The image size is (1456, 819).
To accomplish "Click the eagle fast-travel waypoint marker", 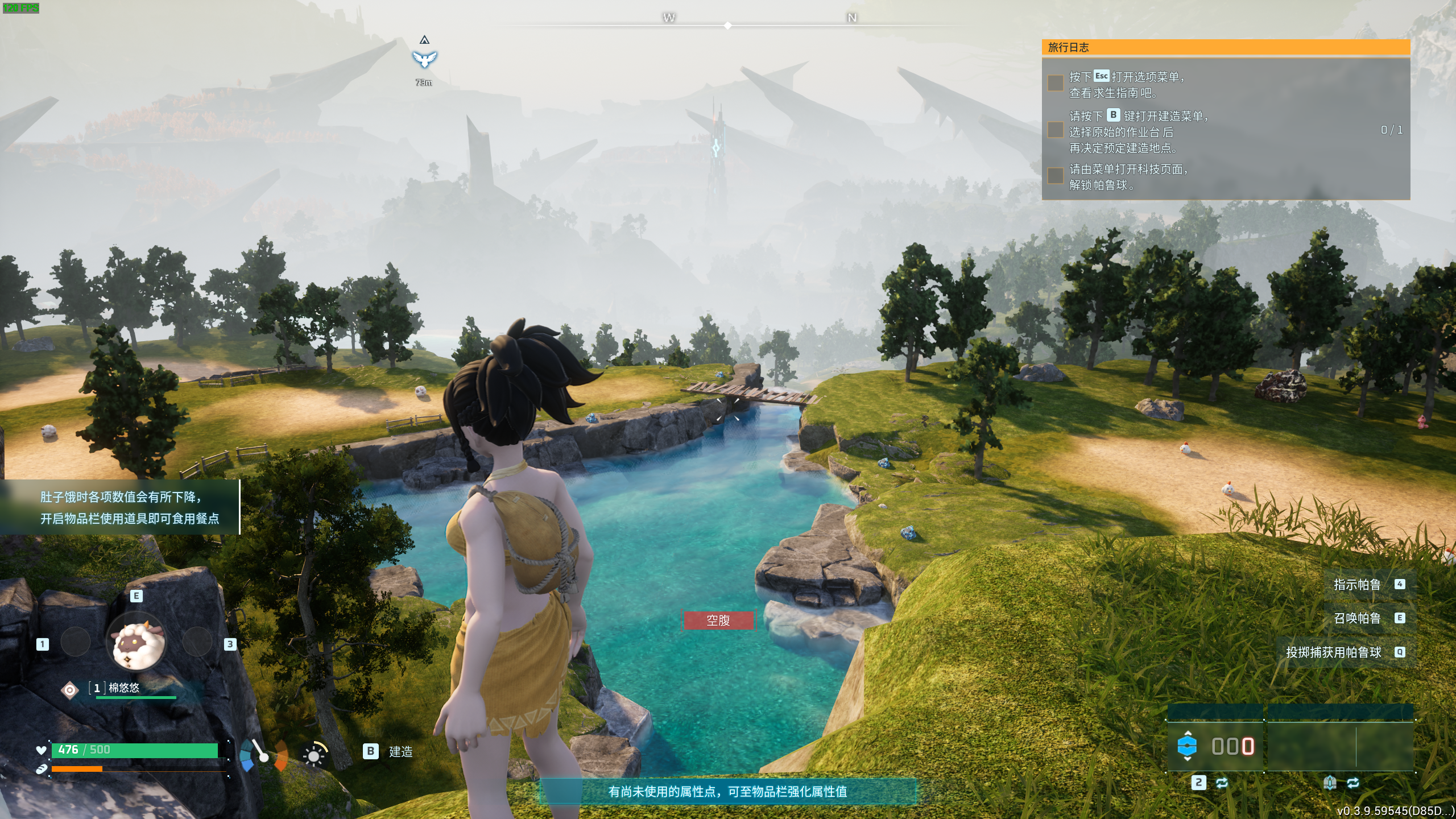I will (x=424, y=59).
